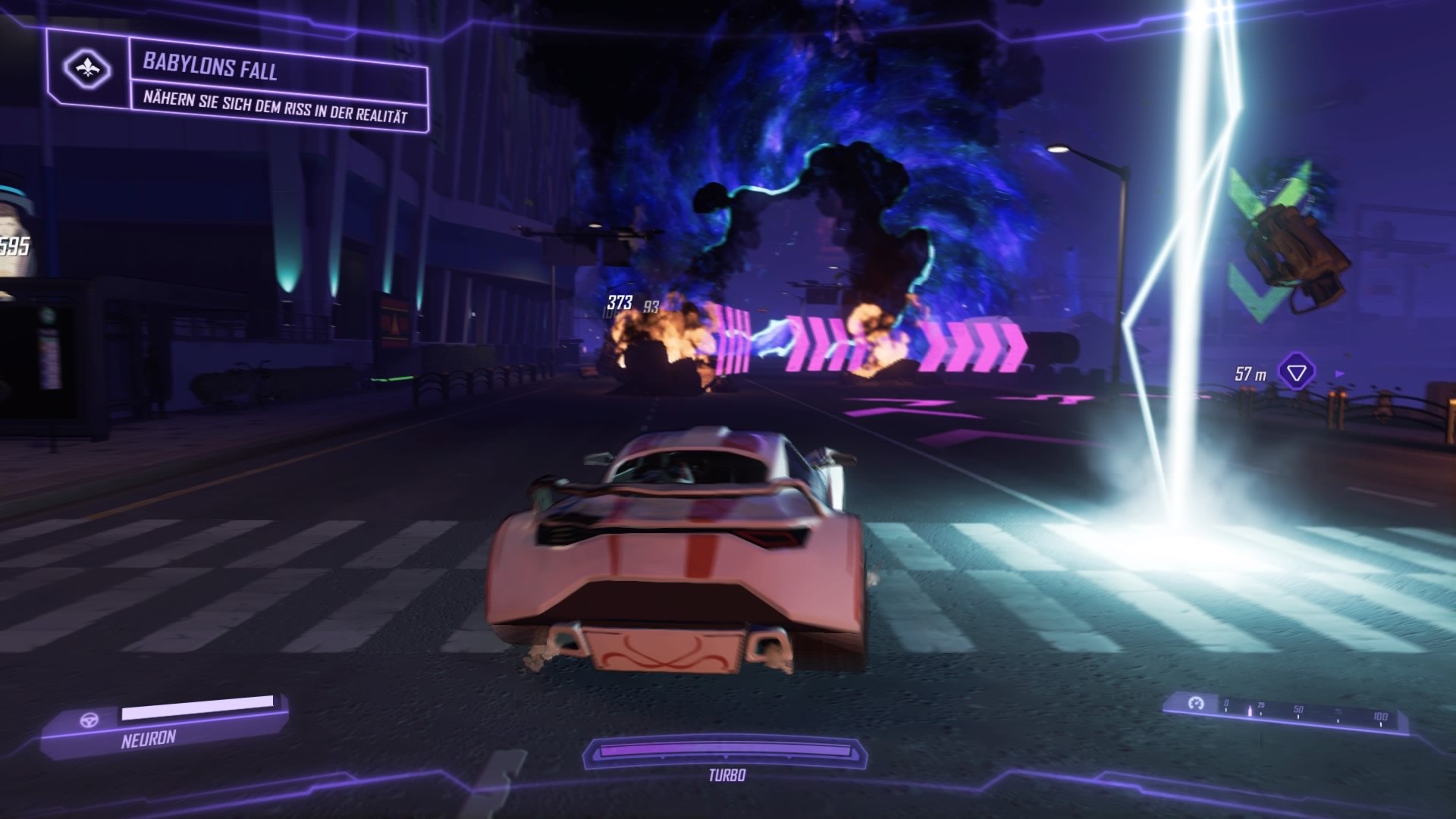Click the Babylons Fall mission emblem icon
Screen dimensions: 1456x819
[x=86, y=67]
